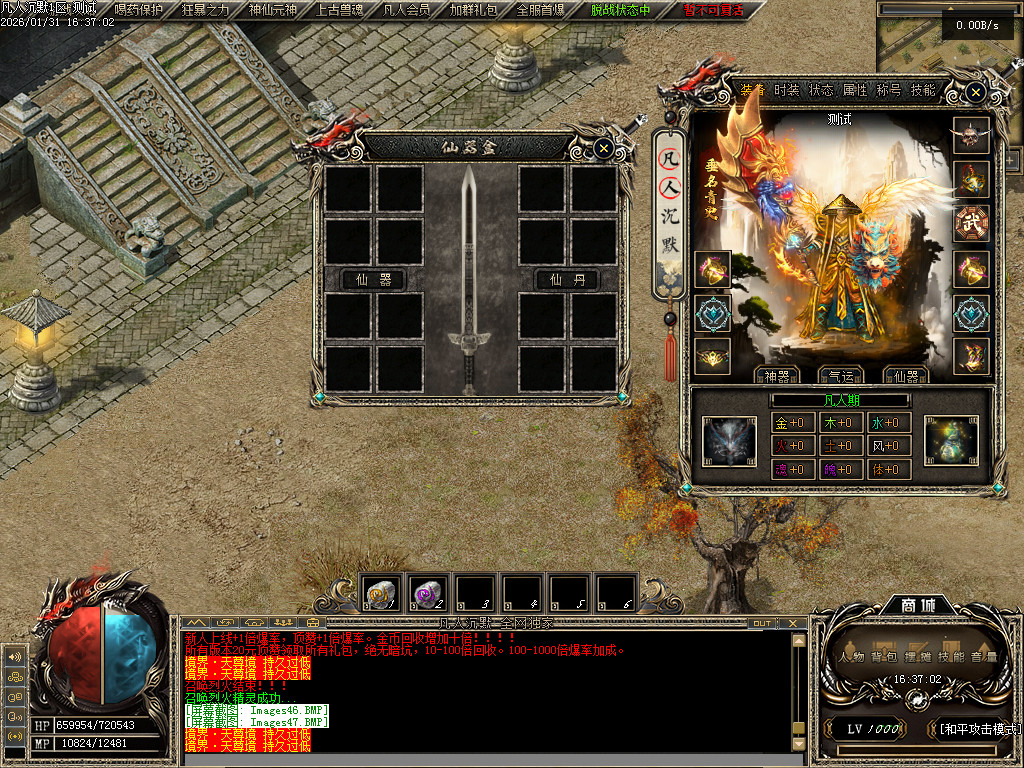
Task: Use the first hotbar item
Action: tap(381, 593)
